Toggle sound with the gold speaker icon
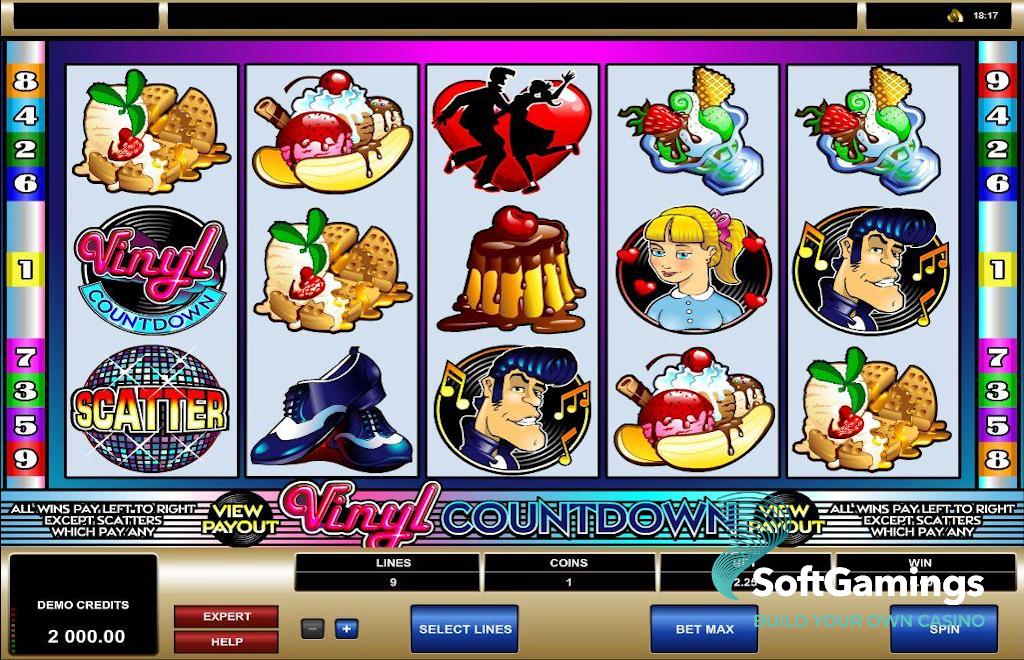This screenshot has width=1024, height=660. click(x=955, y=15)
